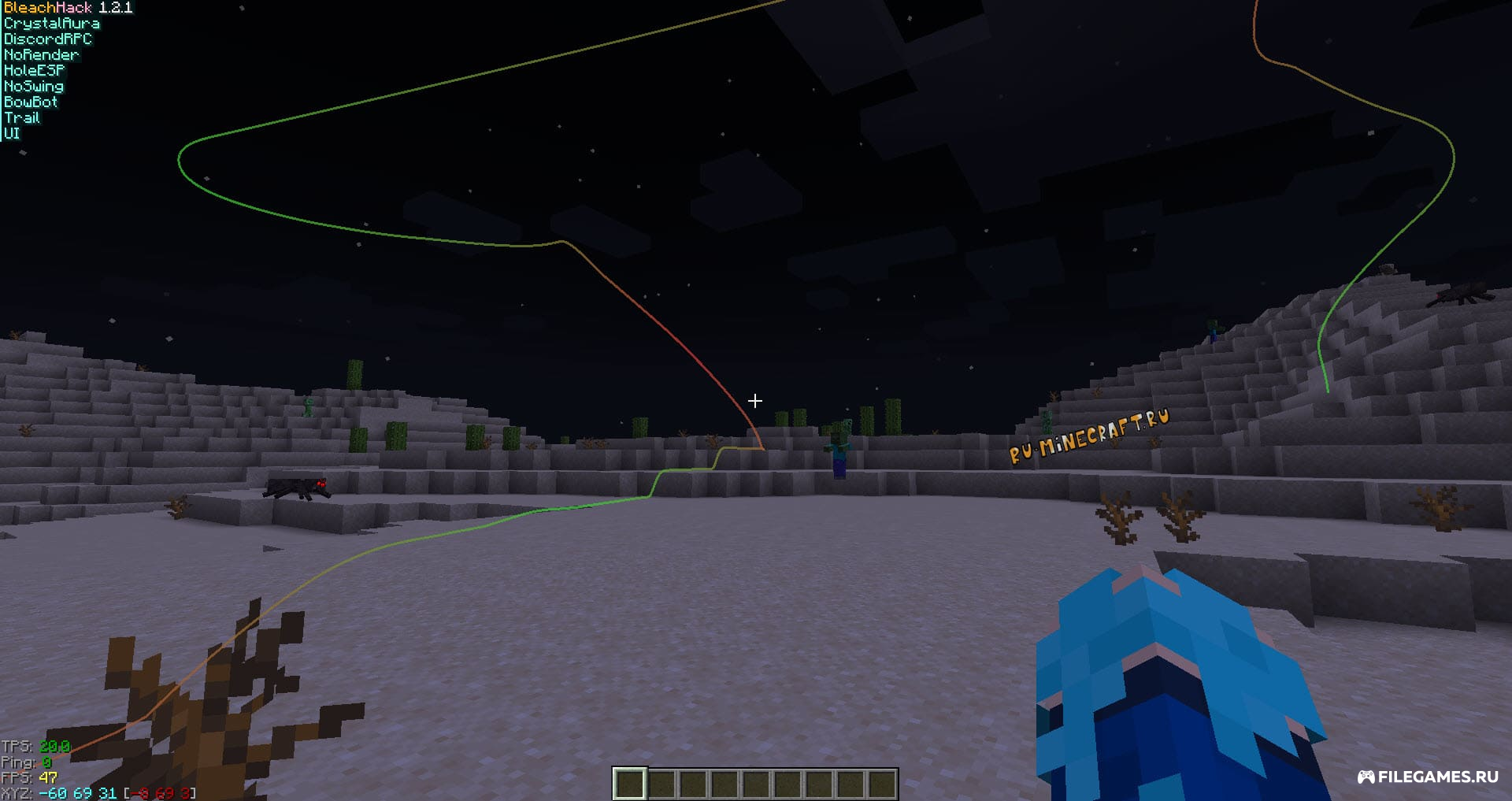Select the highlighted first hotbar slot
The height and width of the screenshot is (801, 1512).
(x=630, y=784)
